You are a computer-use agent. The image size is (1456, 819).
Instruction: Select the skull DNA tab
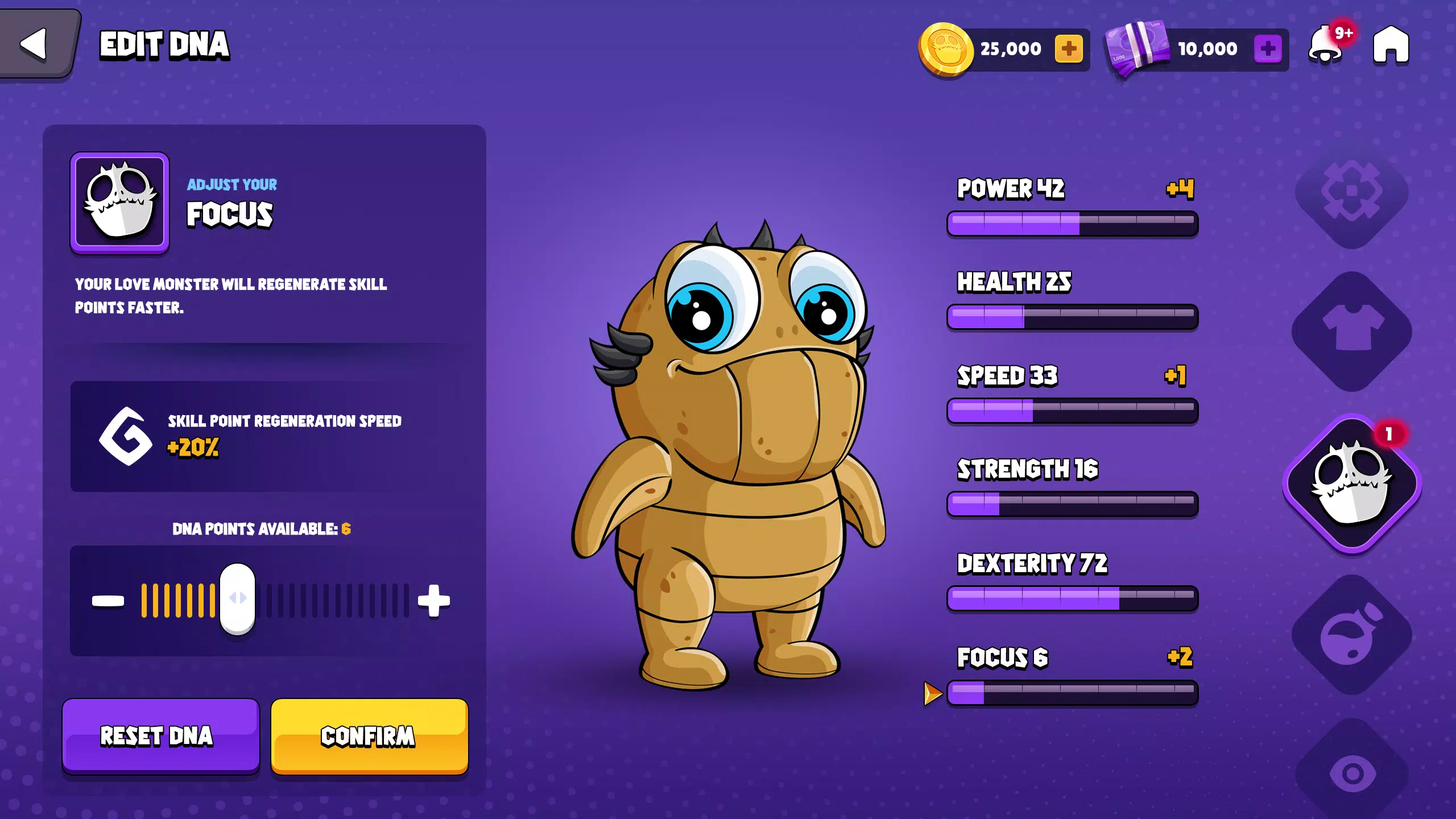1352,483
